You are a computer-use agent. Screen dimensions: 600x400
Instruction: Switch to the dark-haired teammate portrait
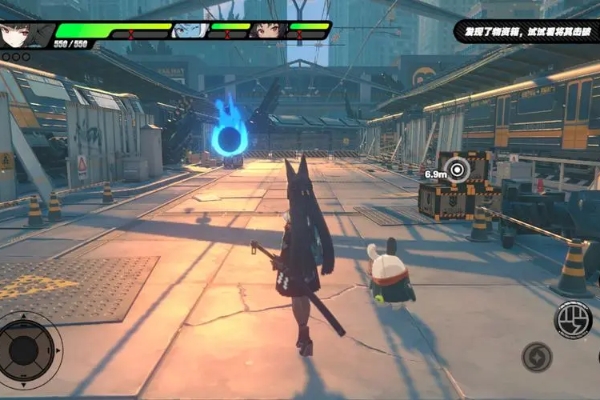click(x=267, y=30)
